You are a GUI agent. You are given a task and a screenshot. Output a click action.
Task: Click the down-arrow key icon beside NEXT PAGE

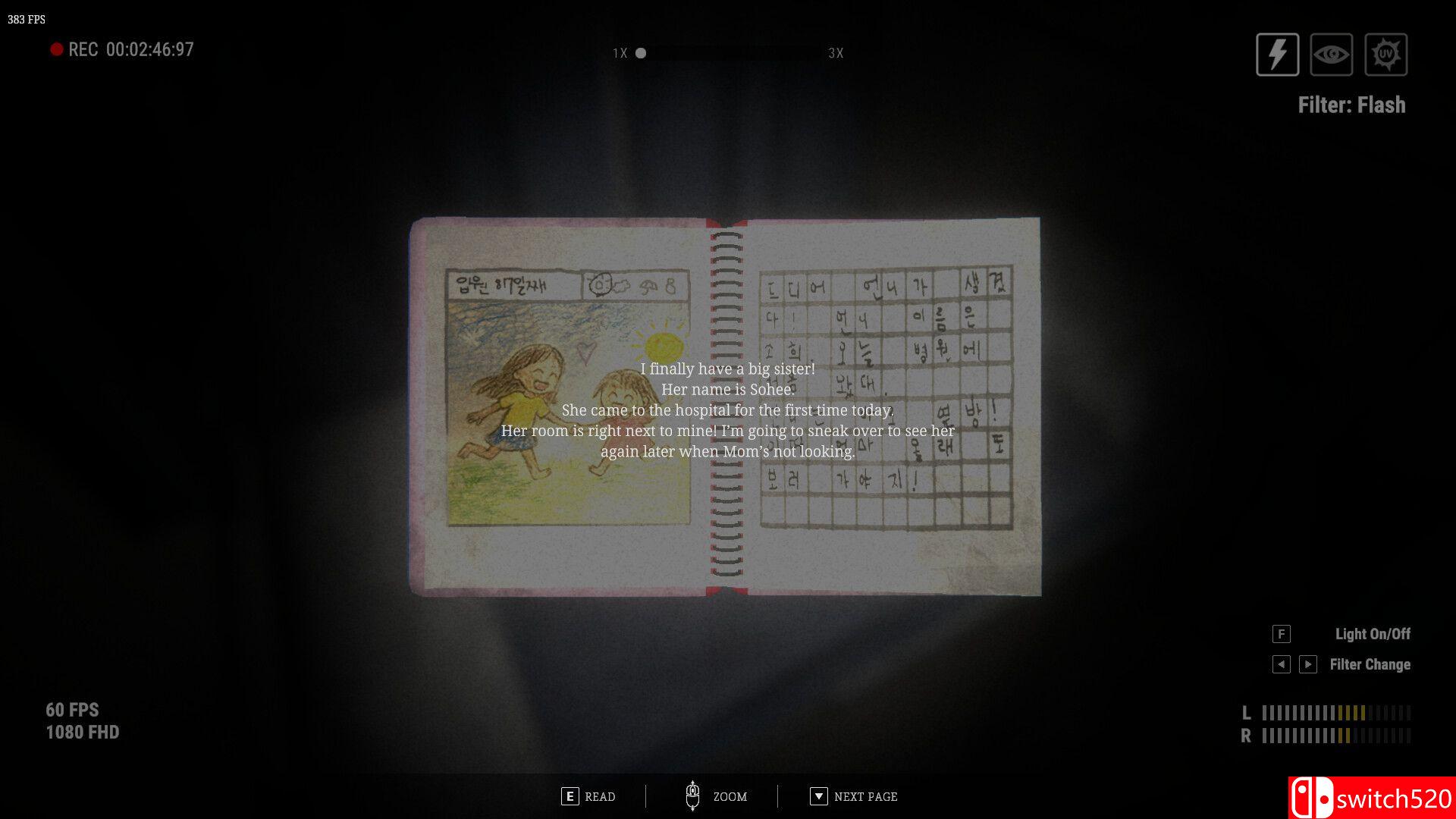click(818, 796)
